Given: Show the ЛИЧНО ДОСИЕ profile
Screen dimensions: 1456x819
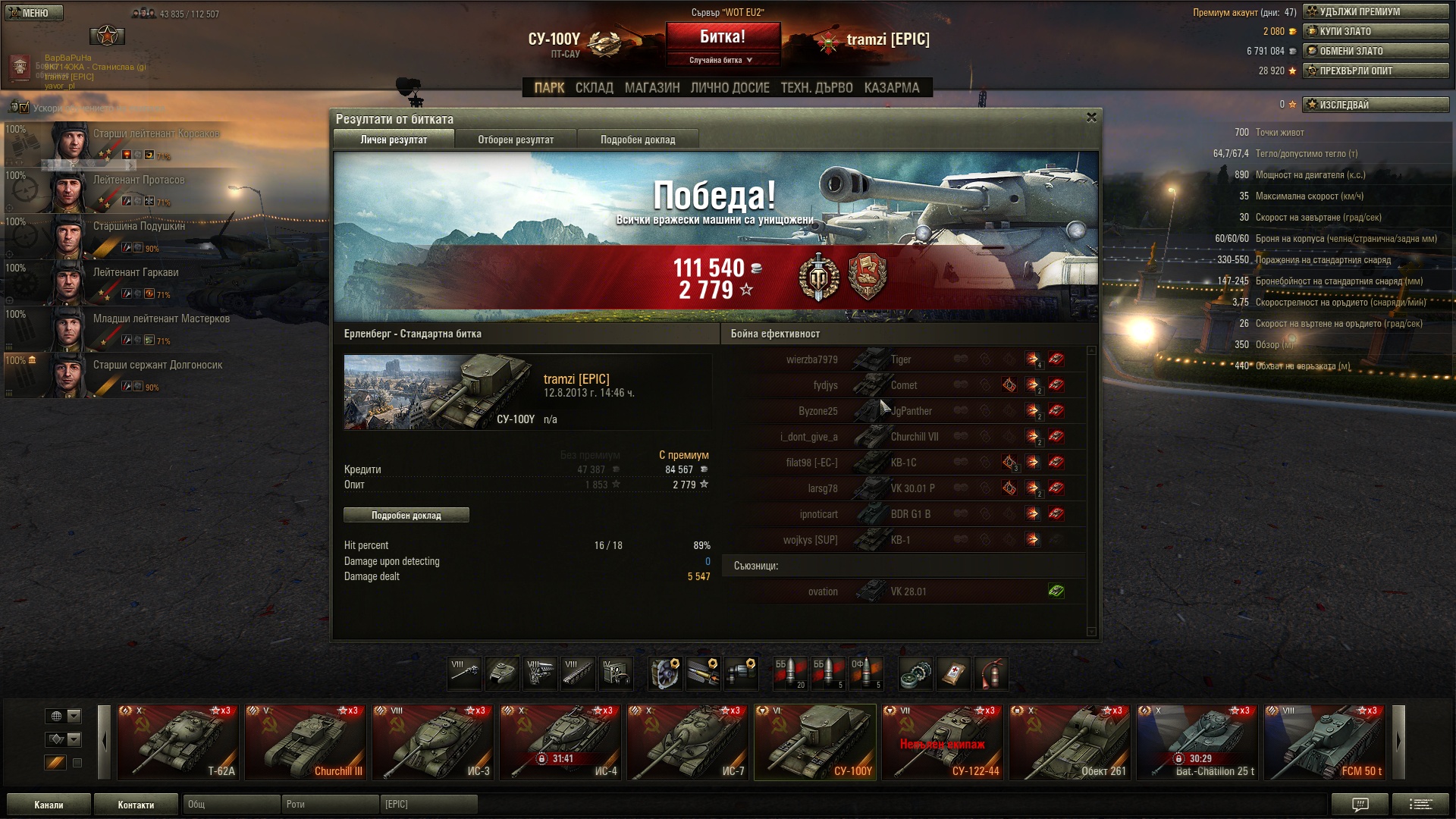Looking at the screenshot, I should click(x=730, y=88).
